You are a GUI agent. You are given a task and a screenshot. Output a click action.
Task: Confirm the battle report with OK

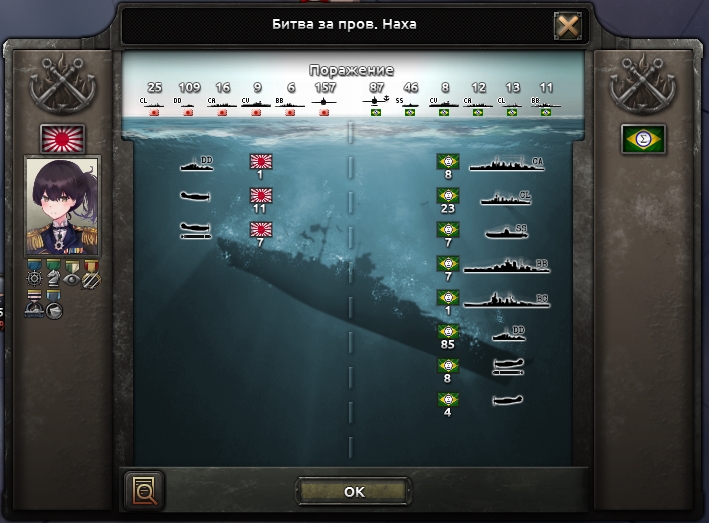354,491
